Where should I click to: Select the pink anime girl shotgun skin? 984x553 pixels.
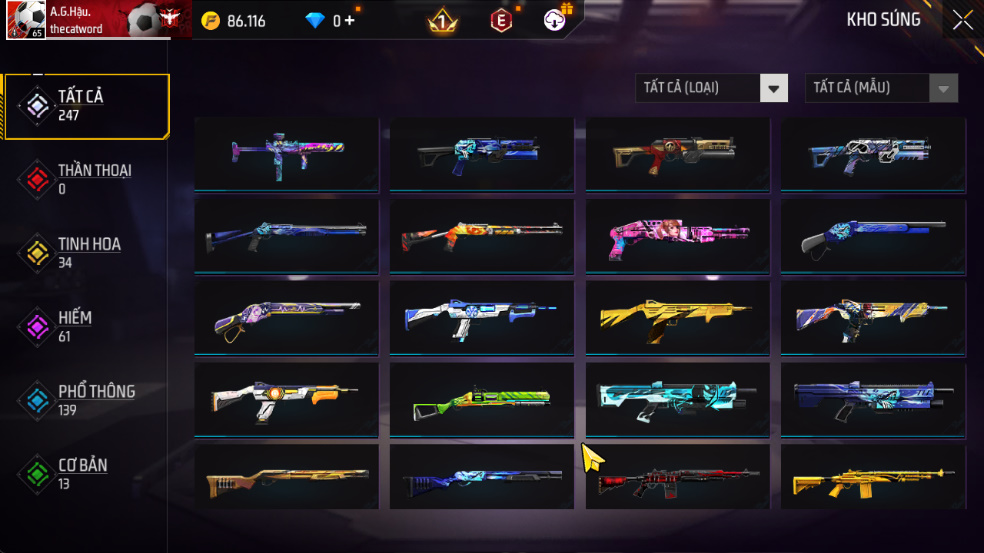point(677,236)
